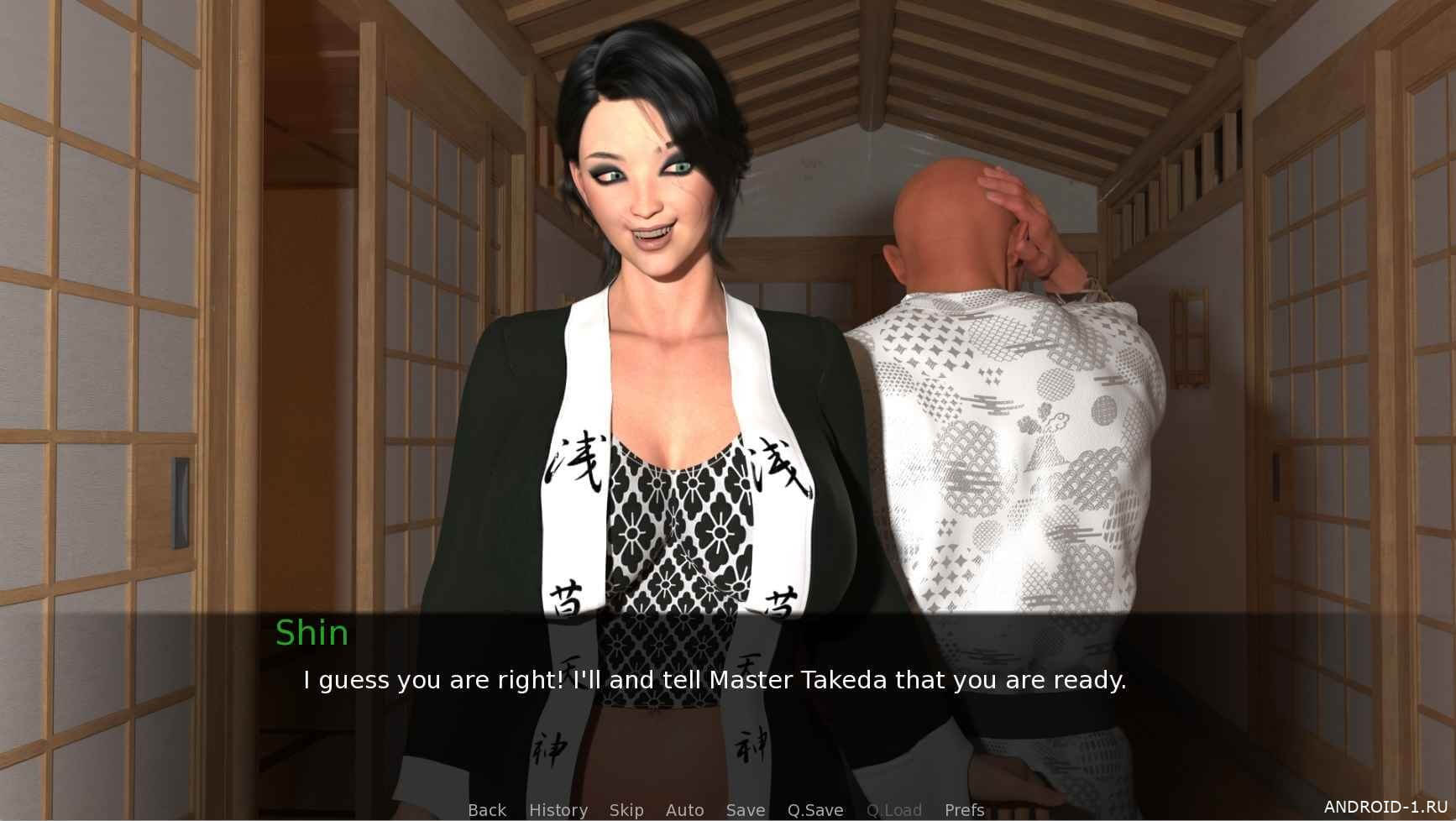1456x821 pixels.
Task: Quick save with Q.Save
Action: point(814,810)
